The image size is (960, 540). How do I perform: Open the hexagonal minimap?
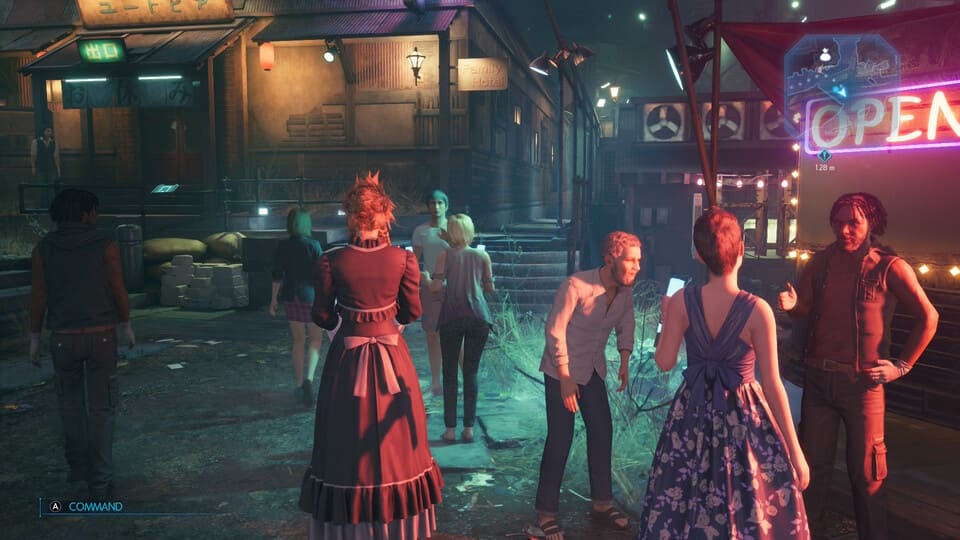coord(841,70)
